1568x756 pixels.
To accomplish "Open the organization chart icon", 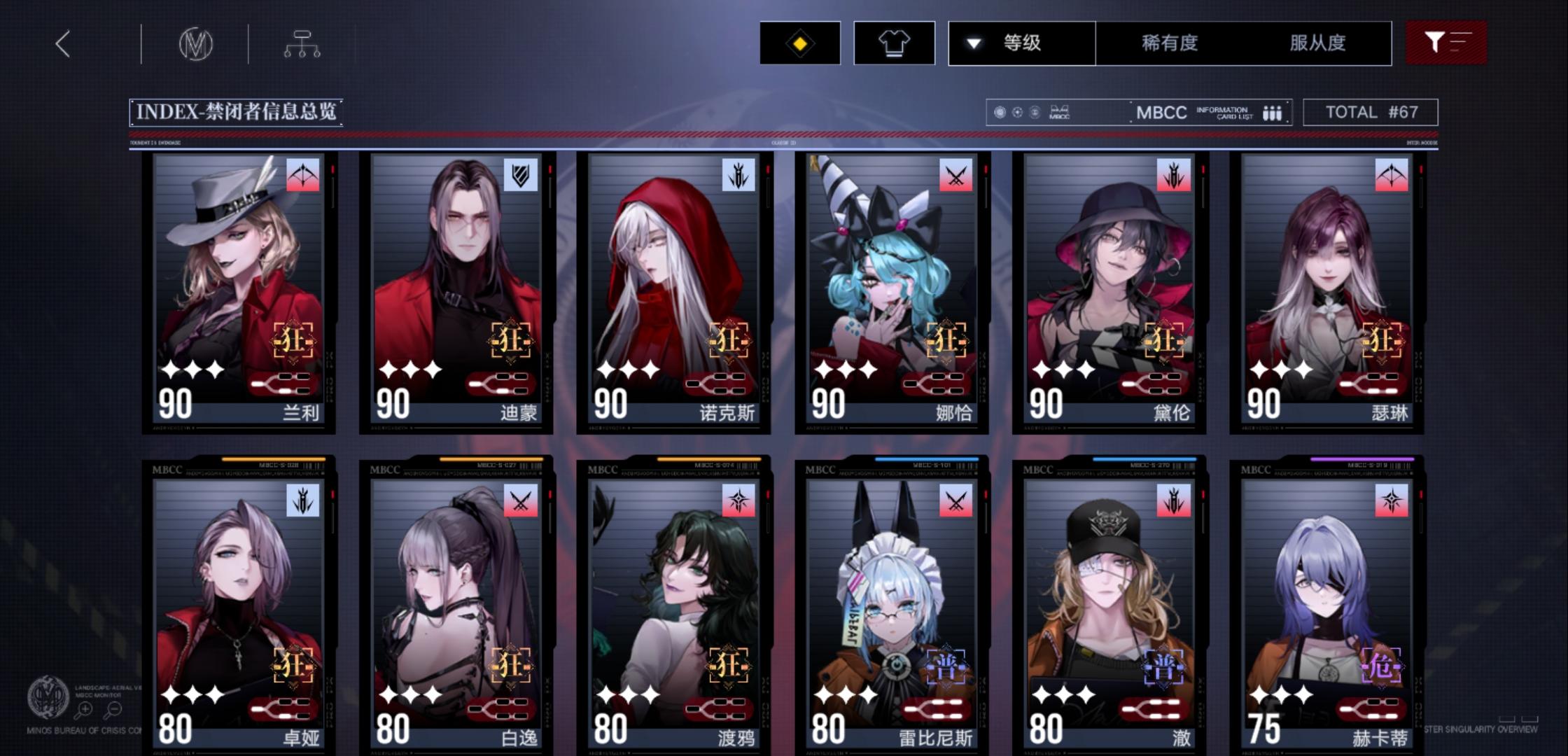I will (x=302, y=43).
